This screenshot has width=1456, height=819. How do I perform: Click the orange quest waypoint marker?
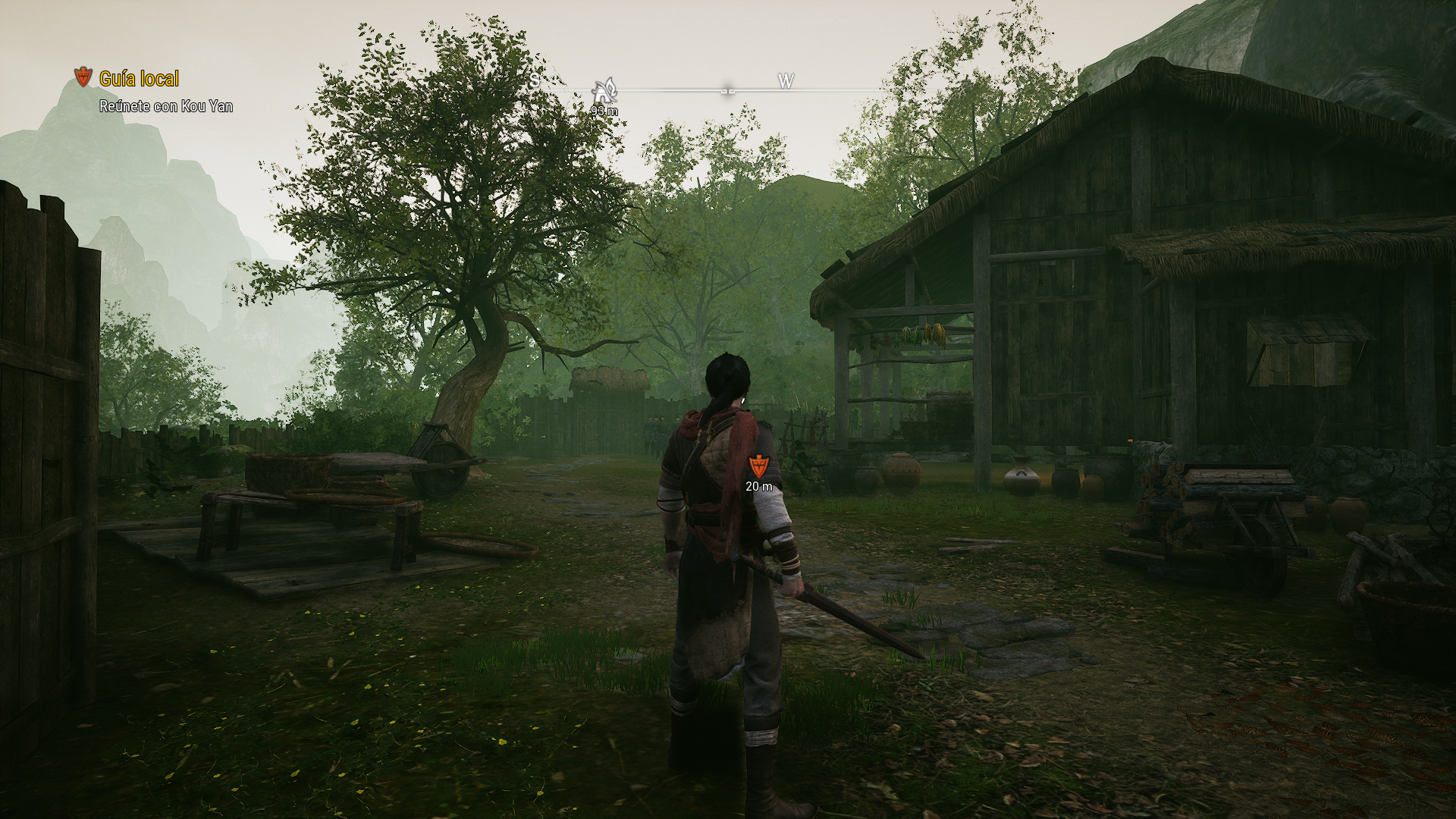(x=758, y=466)
